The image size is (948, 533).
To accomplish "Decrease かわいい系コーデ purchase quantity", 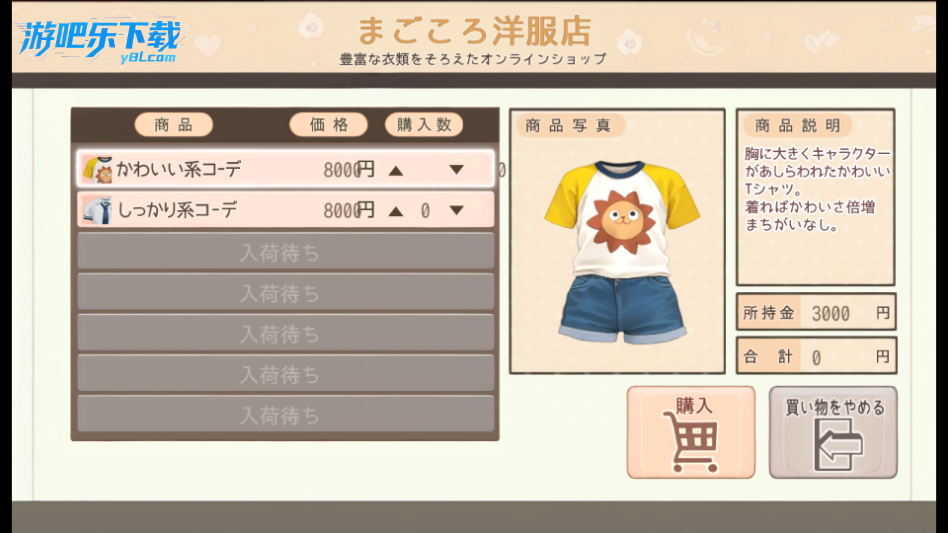I will point(456,170).
